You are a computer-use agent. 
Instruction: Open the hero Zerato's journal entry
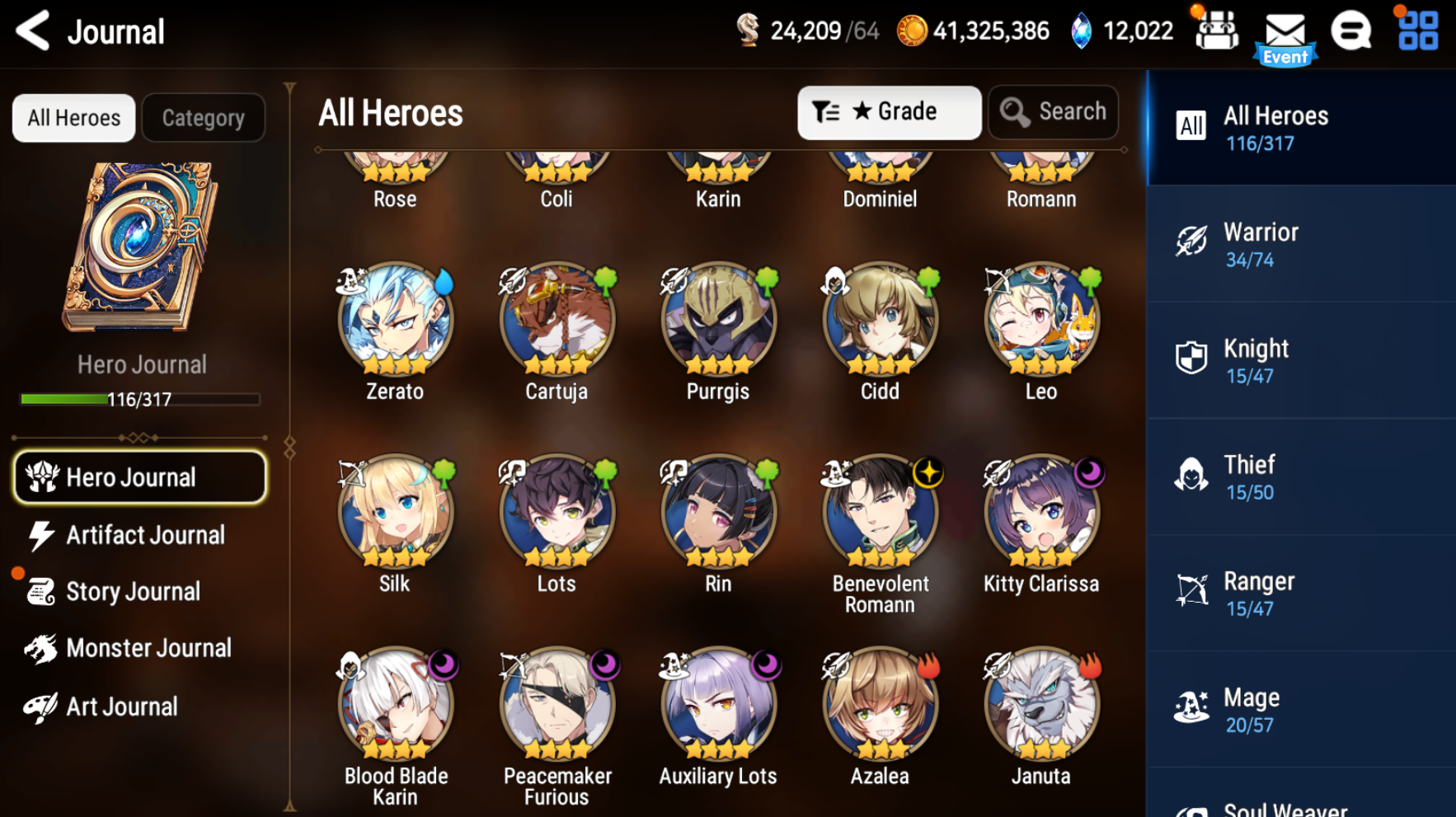[394, 322]
